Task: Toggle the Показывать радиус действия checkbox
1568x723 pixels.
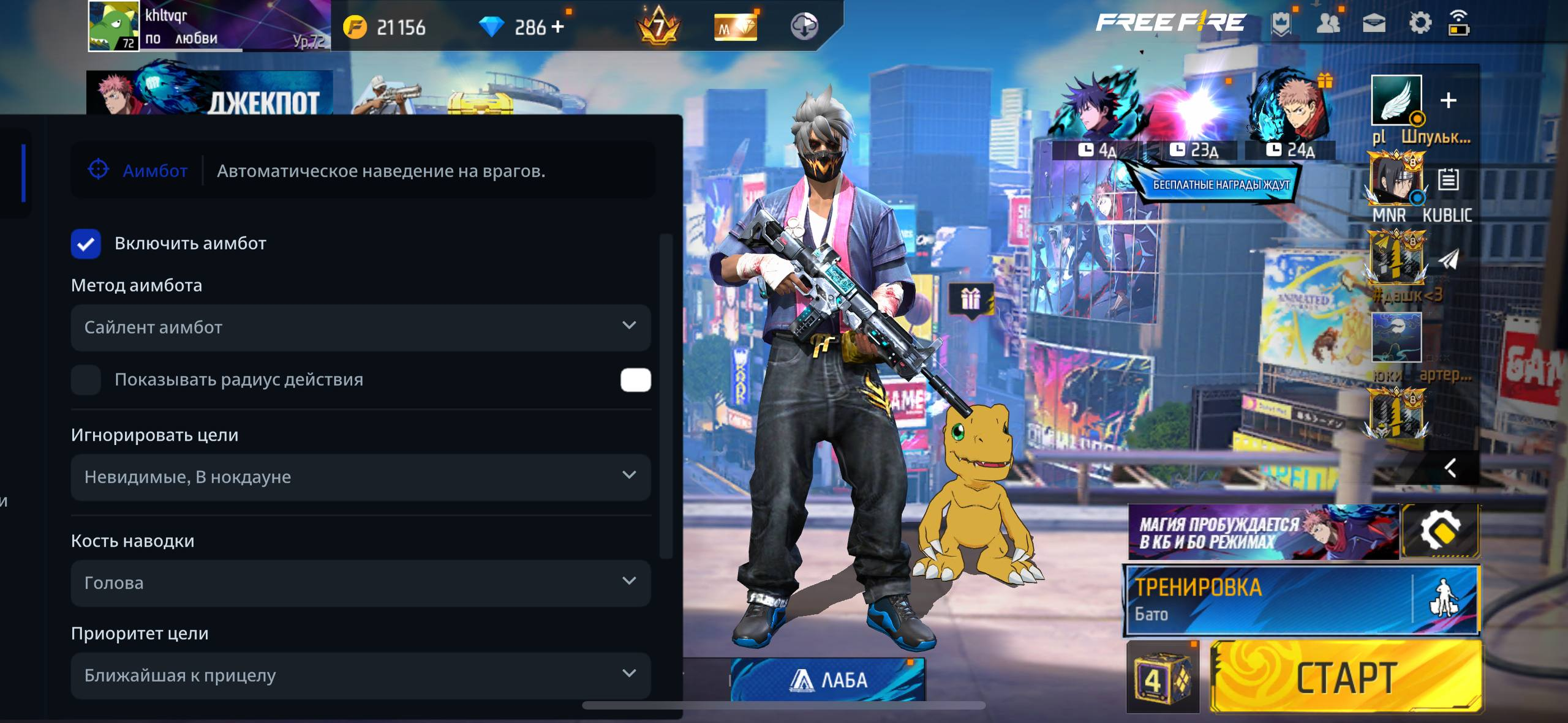Action: [x=86, y=380]
